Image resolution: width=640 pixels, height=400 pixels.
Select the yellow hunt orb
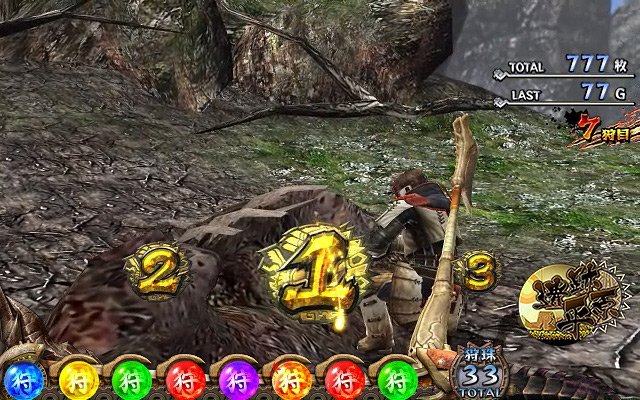click(x=77, y=380)
